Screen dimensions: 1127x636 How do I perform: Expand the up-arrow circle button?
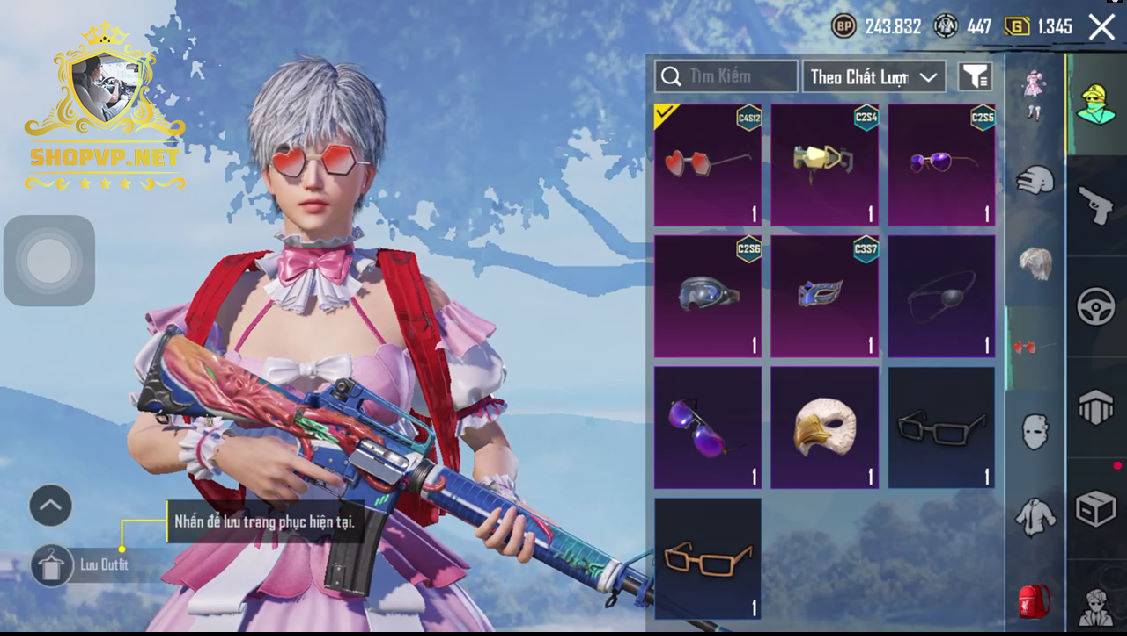51,506
